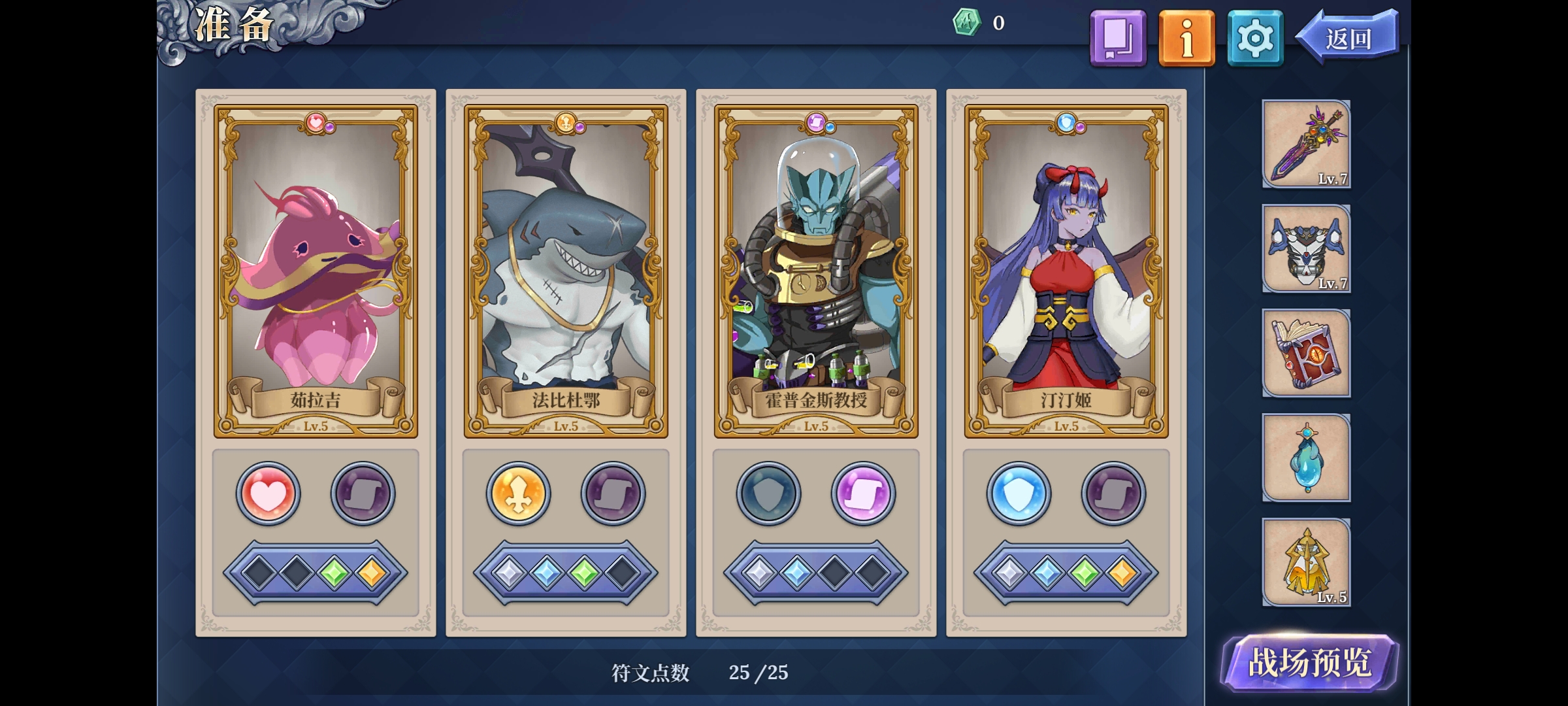1568x706 pixels.
Task: Show the orange info panel
Action: (1186, 38)
